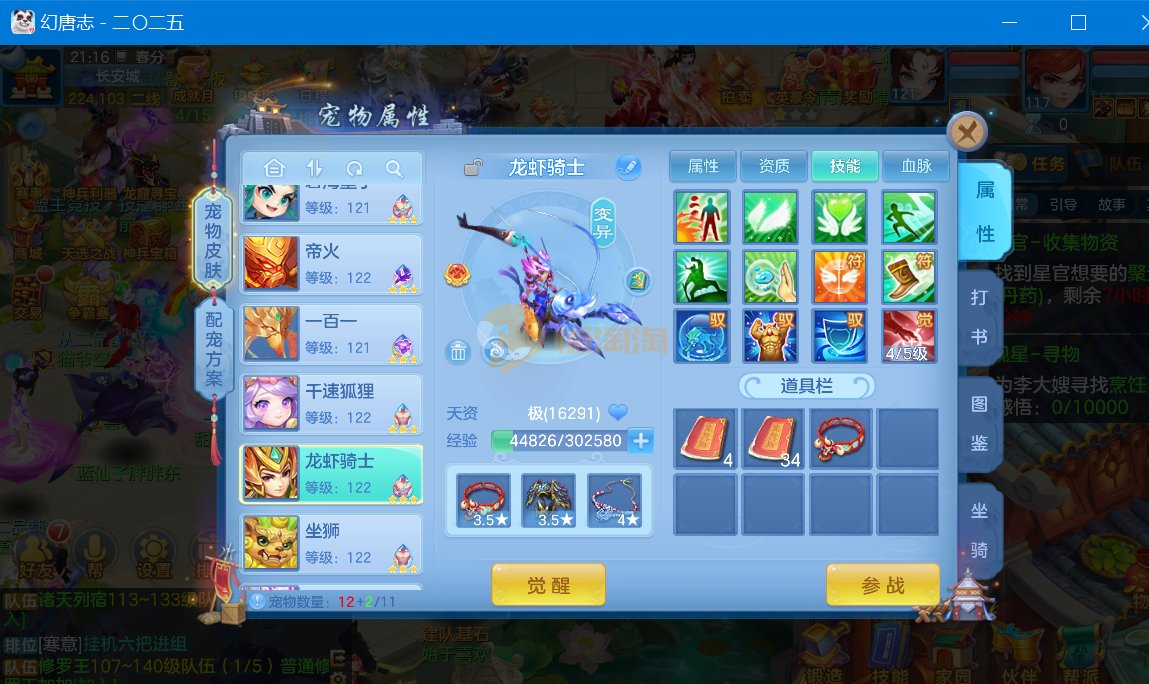This screenshot has height=684, width=1149.
Task: Tap the yellow 觉醒 button
Action: tap(548, 586)
